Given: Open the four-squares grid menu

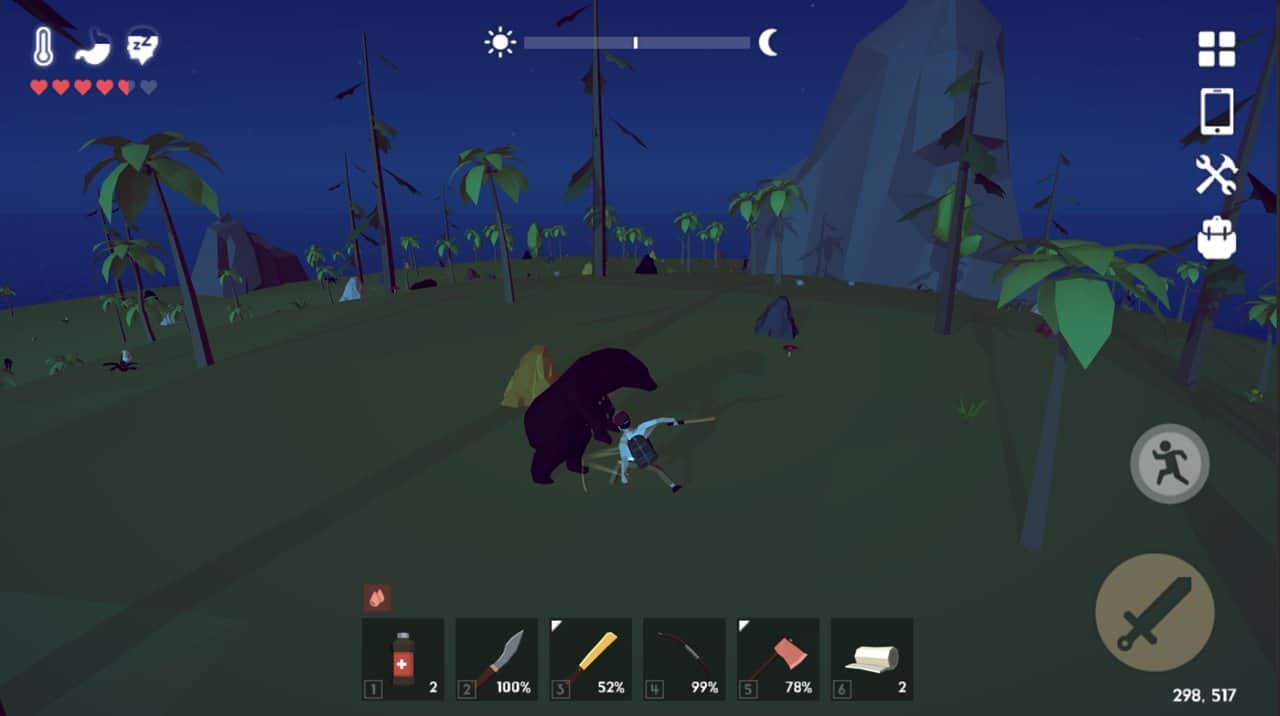Looking at the screenshot, I should pos(1216,49).
